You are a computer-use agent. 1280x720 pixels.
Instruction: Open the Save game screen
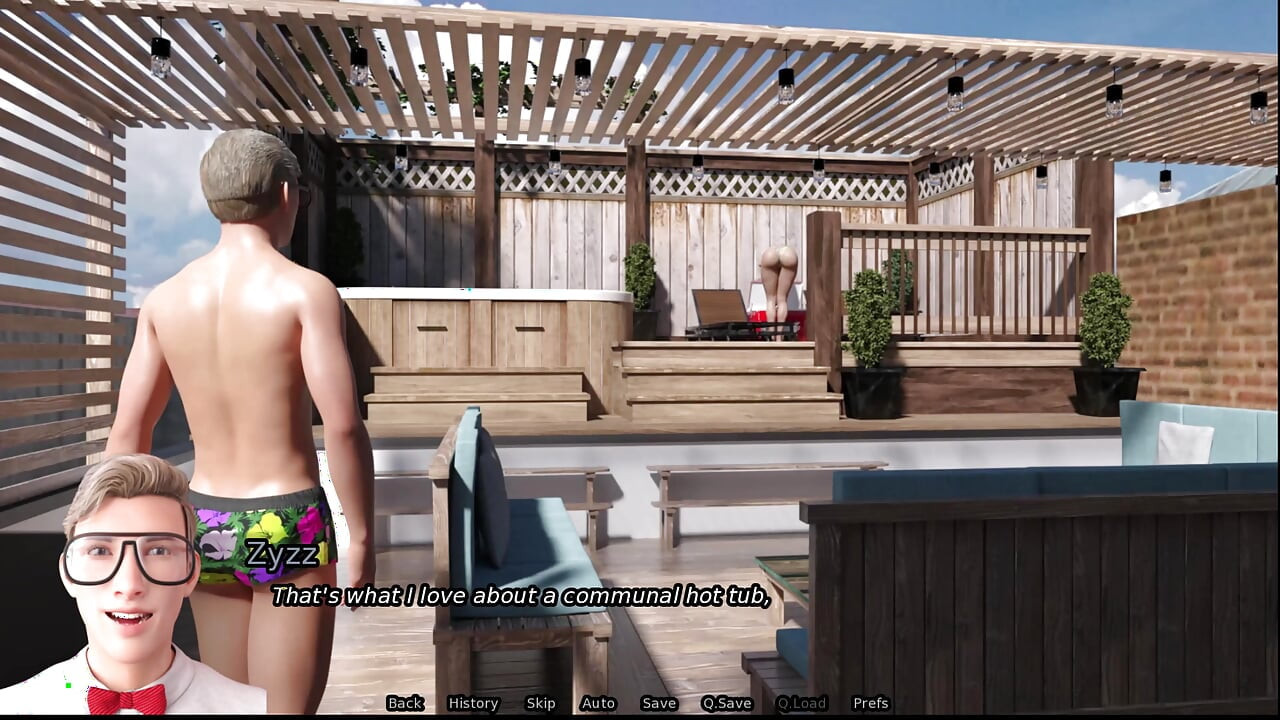[660, 703]
